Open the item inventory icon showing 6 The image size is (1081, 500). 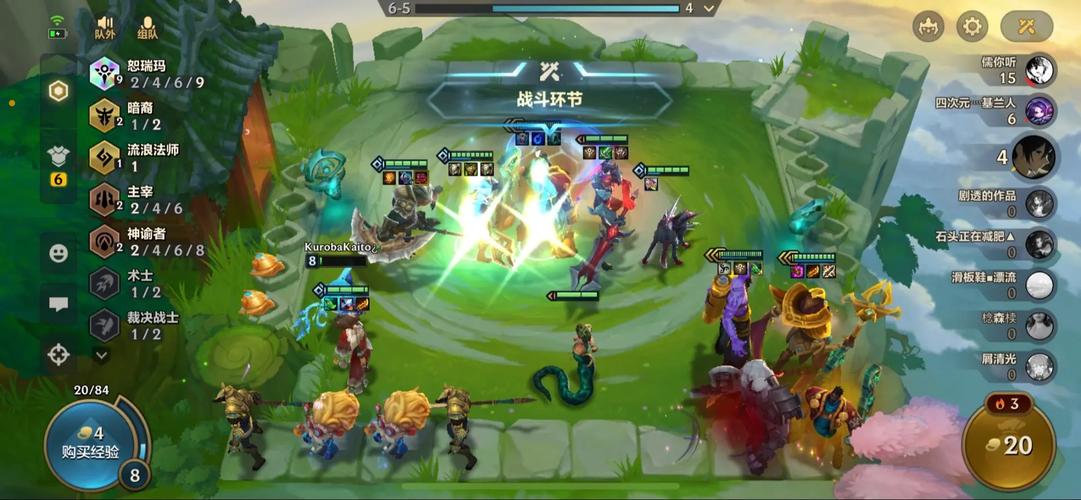coord(59,164)
